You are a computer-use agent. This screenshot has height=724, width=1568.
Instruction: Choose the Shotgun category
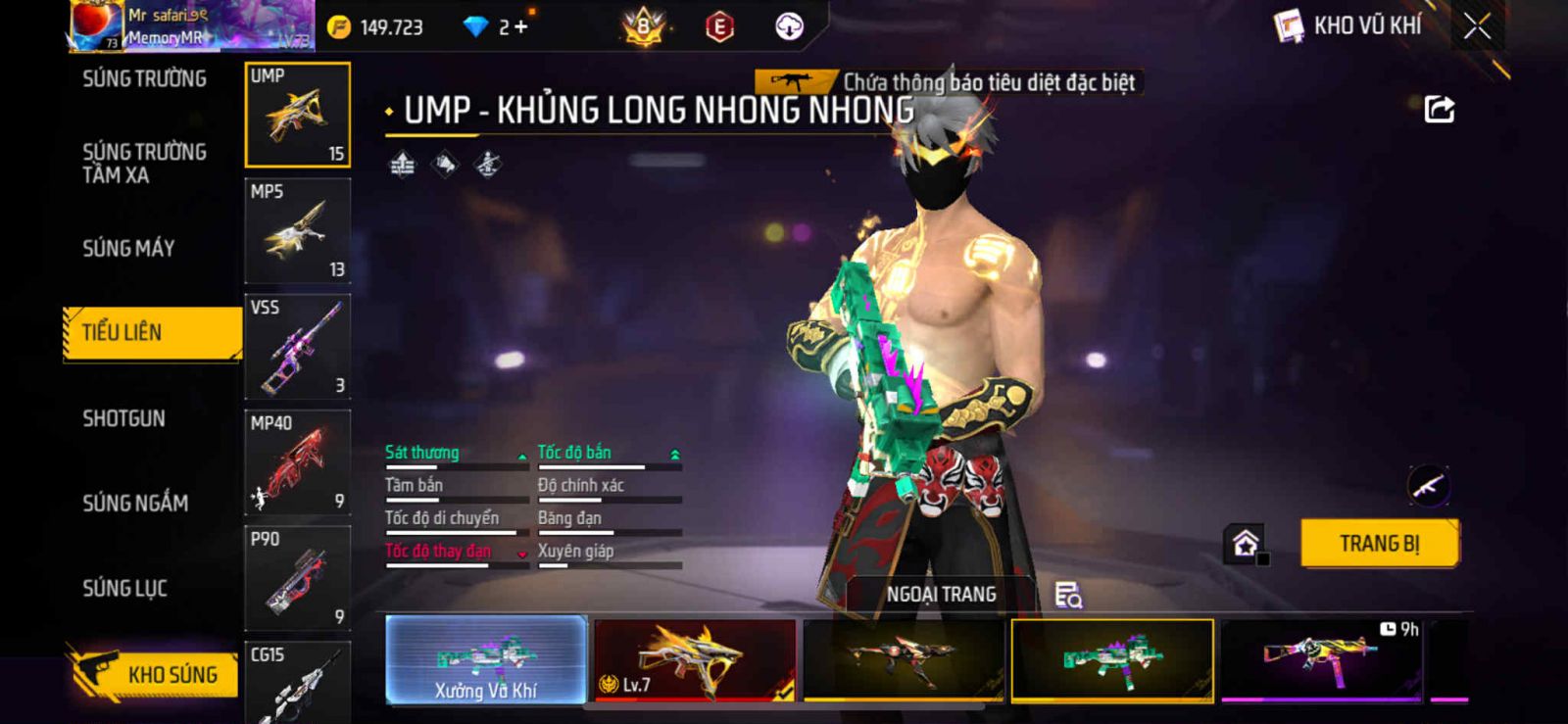pos(123,419)
